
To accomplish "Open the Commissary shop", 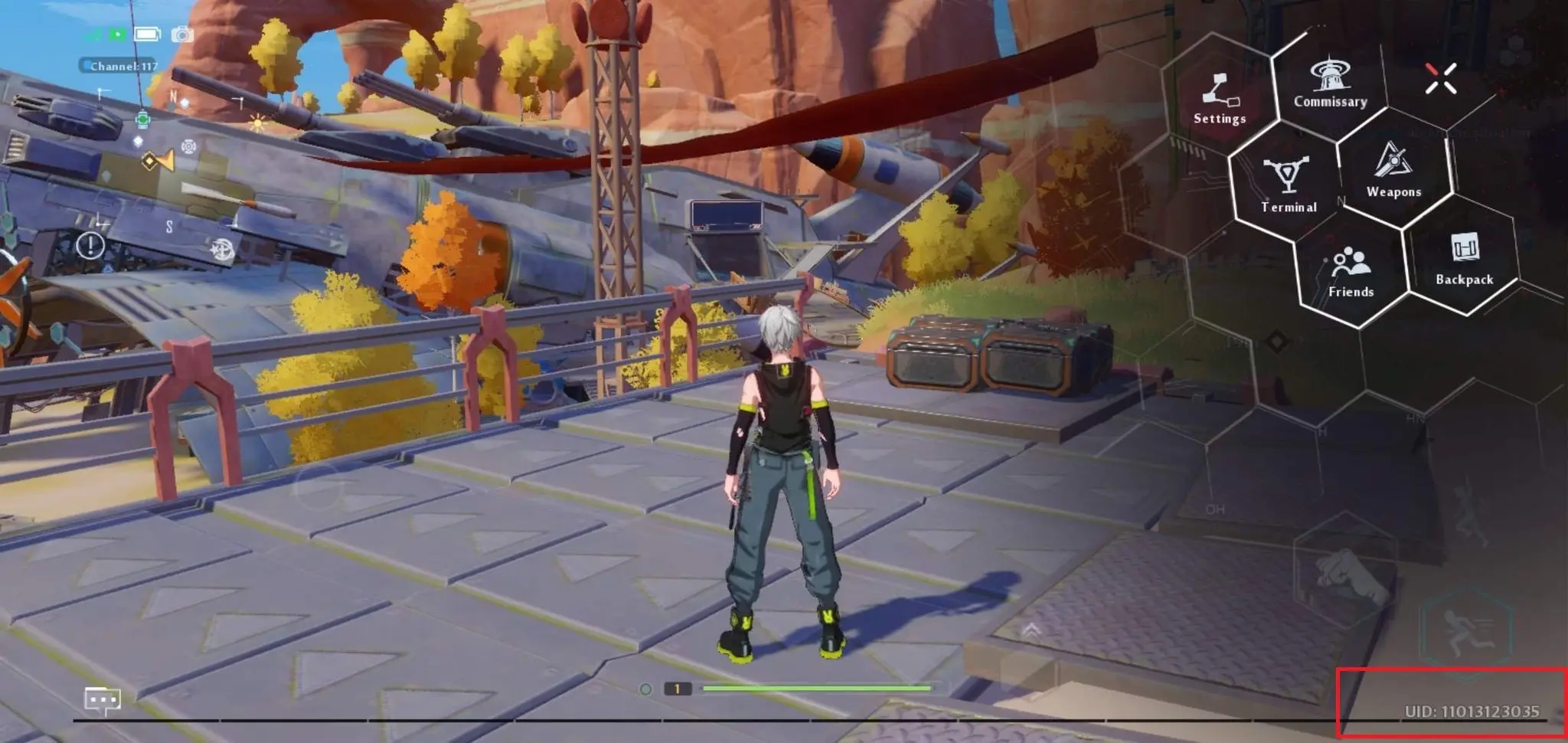I will pos(1330,83).
